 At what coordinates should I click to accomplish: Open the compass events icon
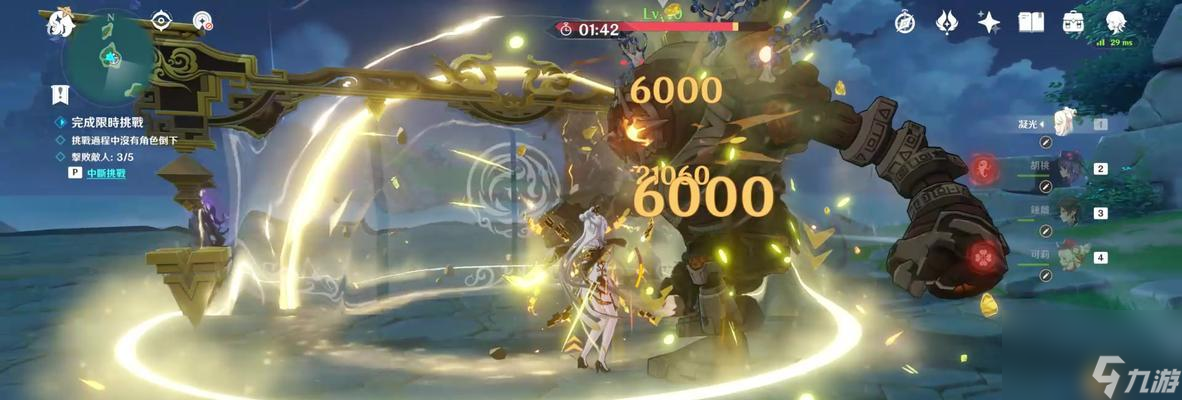pos(905,22)
